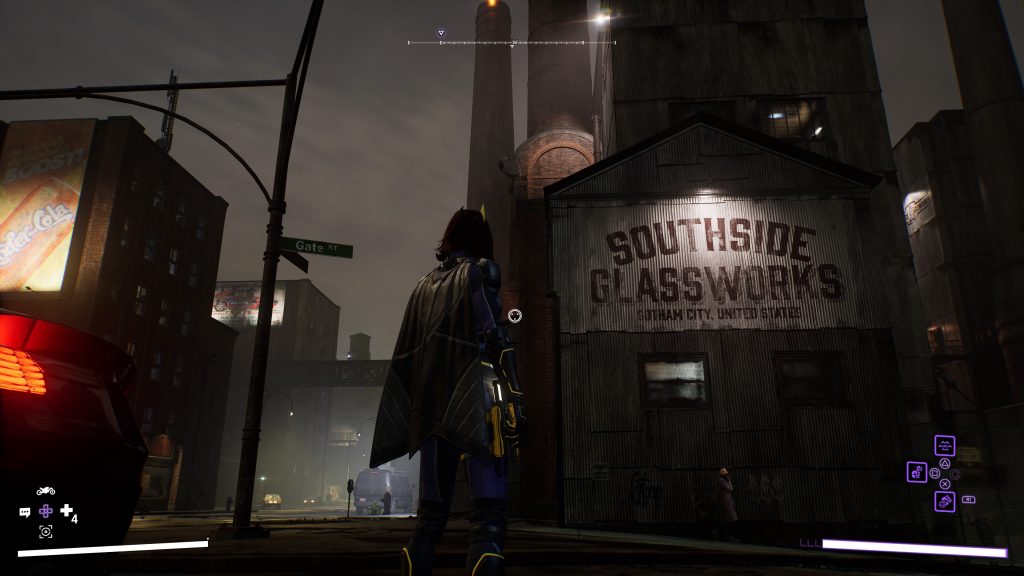This screenshot has height=576, width=1024.
Task: Select the motorcycle Batcycle icon
Action: click(45, 491)
